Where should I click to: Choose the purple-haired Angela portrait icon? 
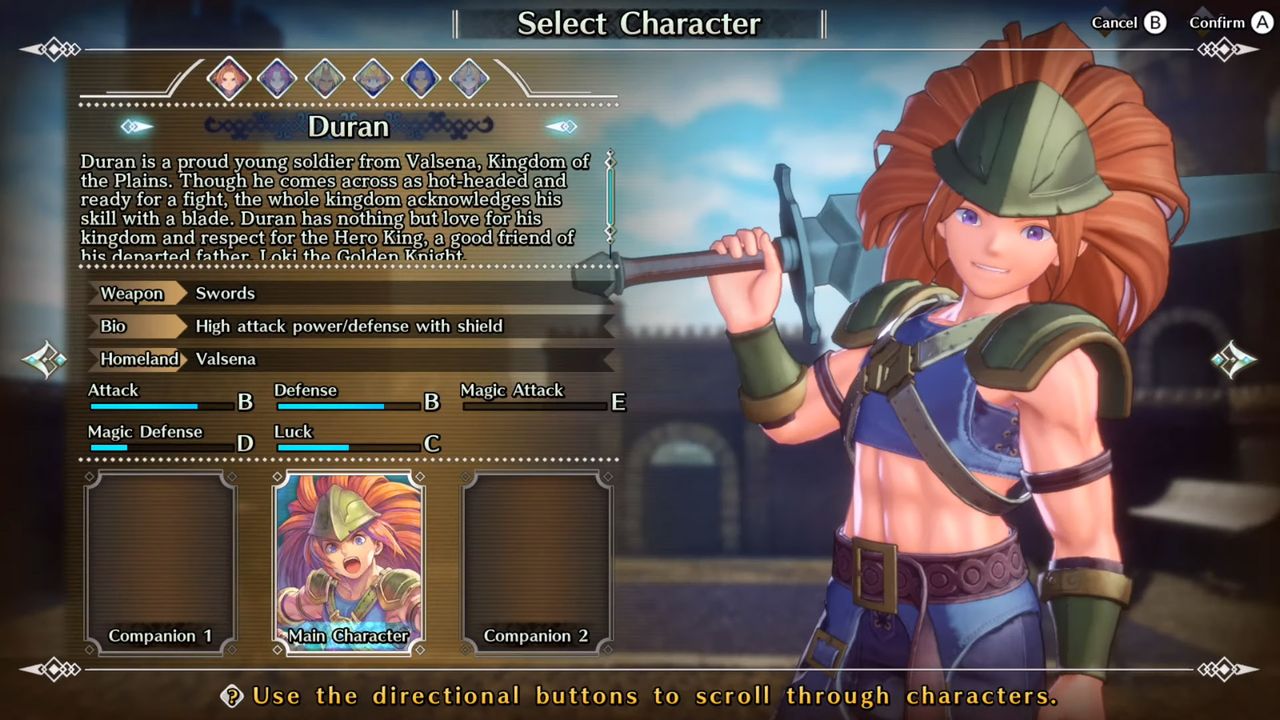[x=277, y=78]
